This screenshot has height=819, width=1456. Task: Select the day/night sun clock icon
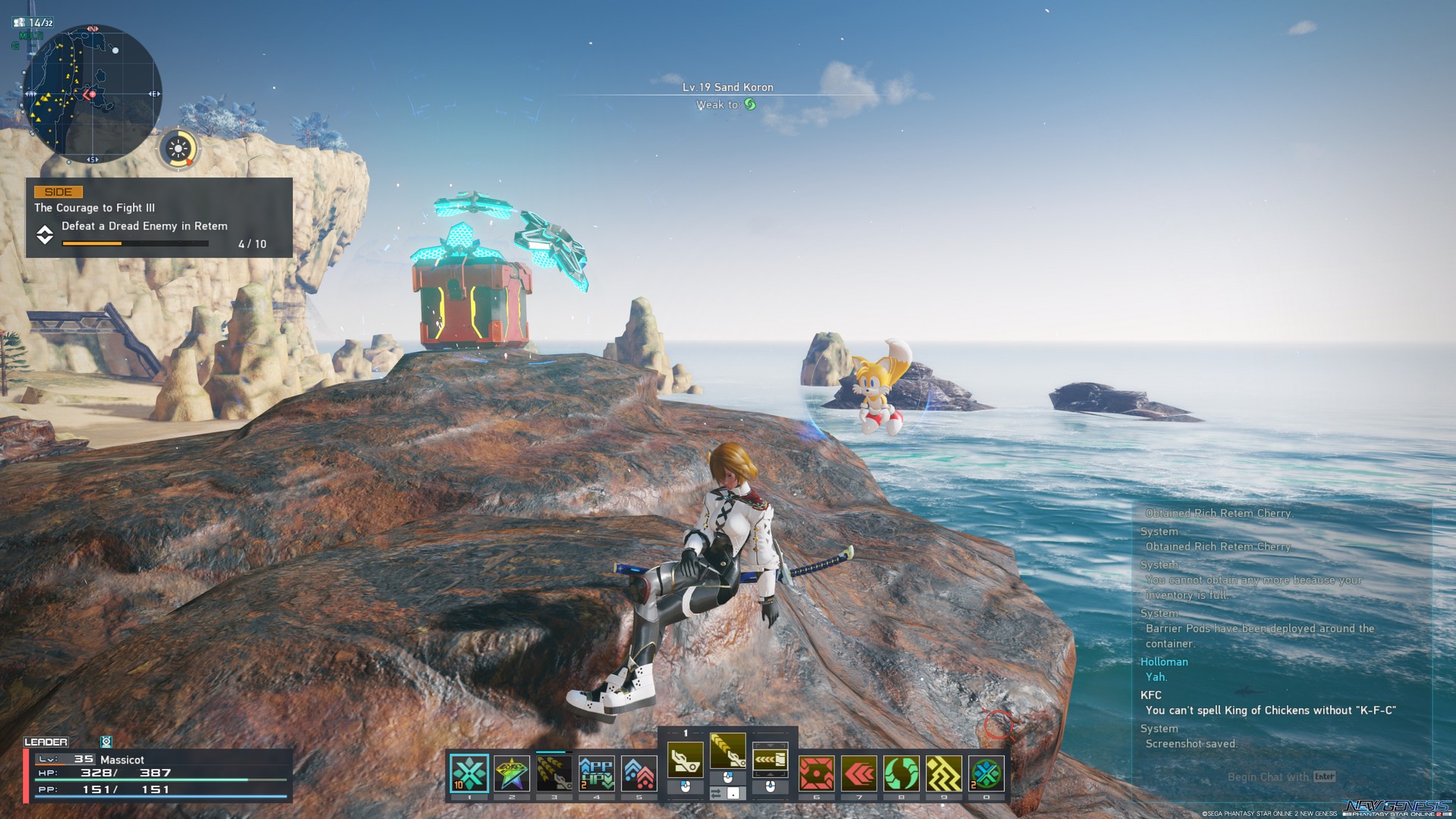[179, 149]
